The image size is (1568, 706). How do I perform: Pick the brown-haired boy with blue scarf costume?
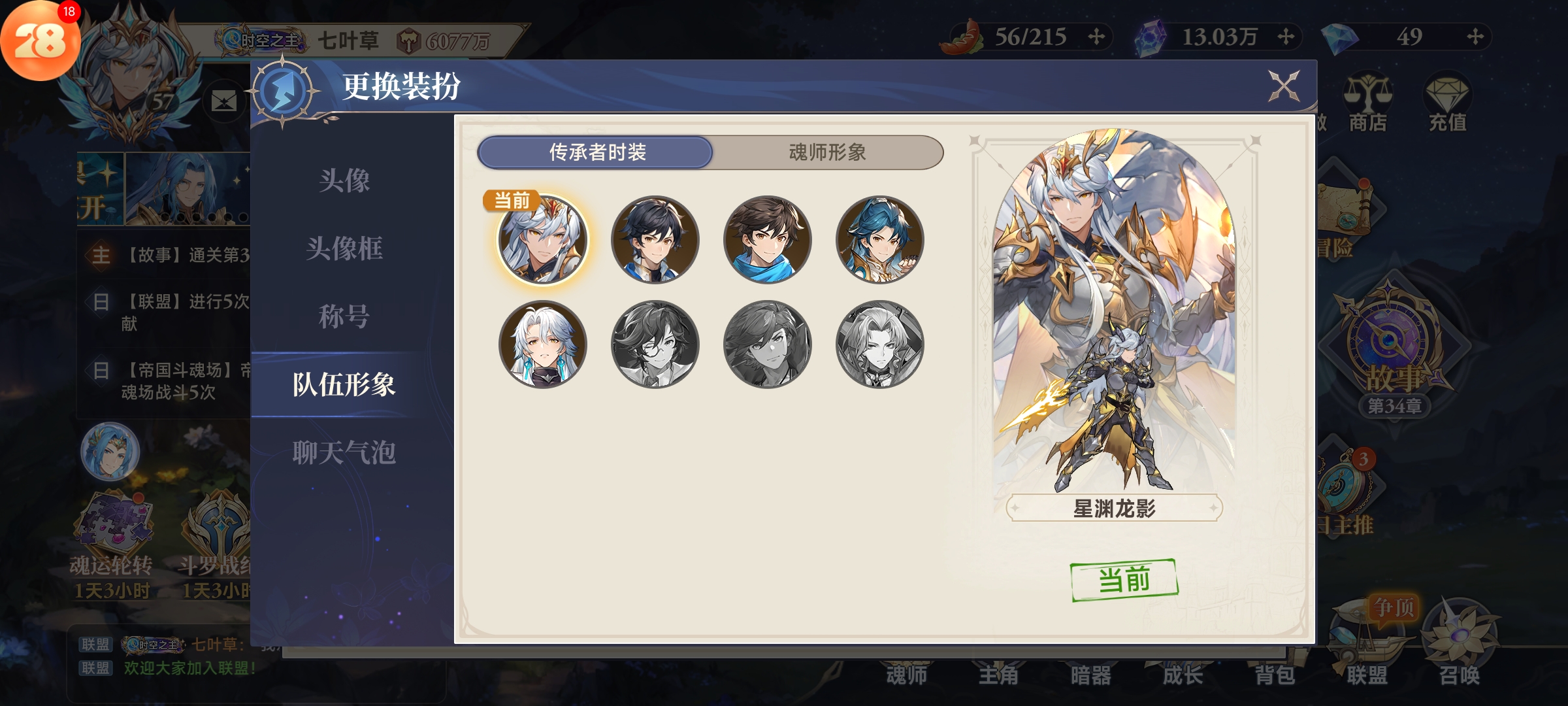click(767, 240)
